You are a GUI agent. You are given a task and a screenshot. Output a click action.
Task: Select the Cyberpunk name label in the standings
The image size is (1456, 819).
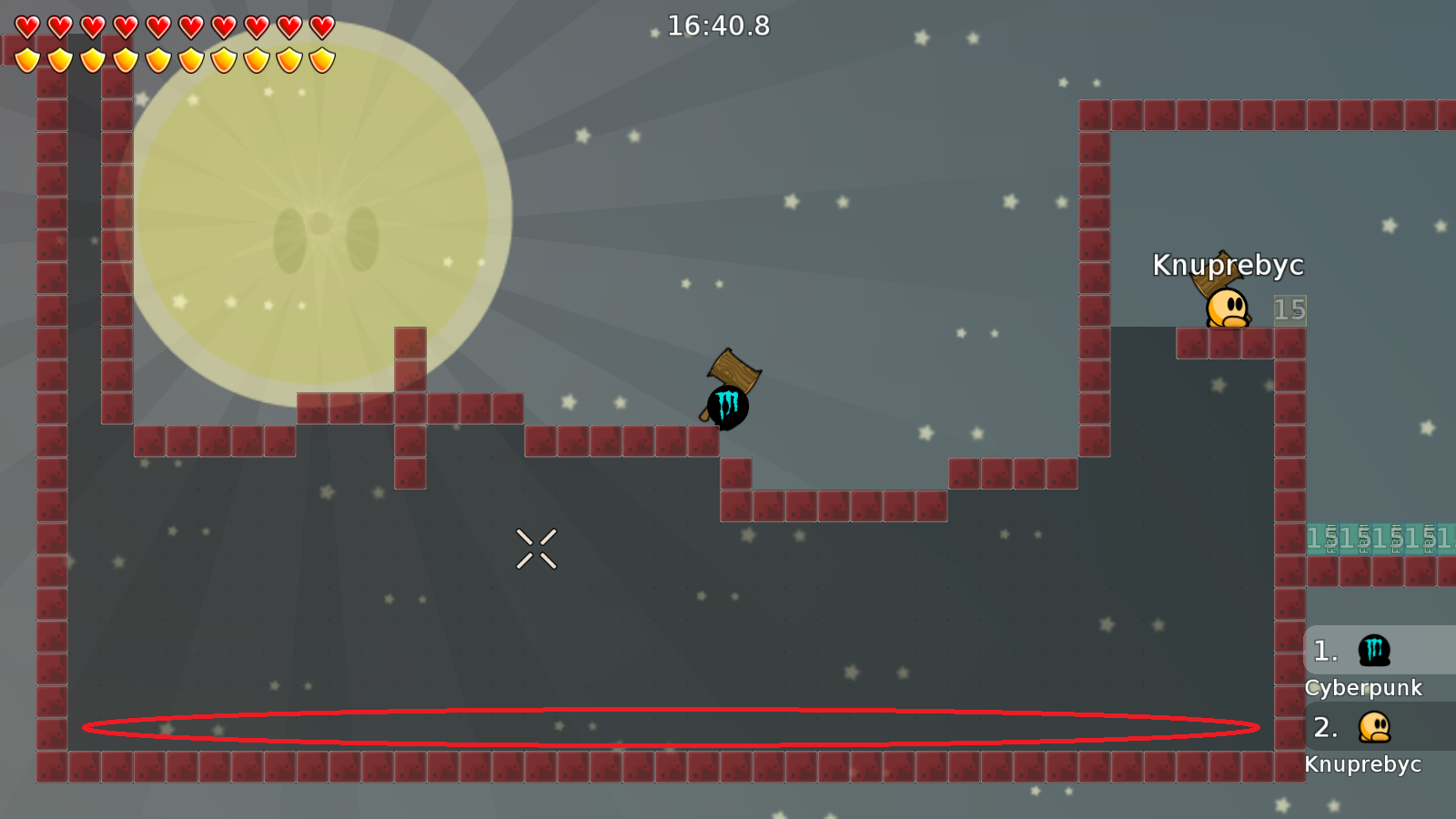(1366, 689)
